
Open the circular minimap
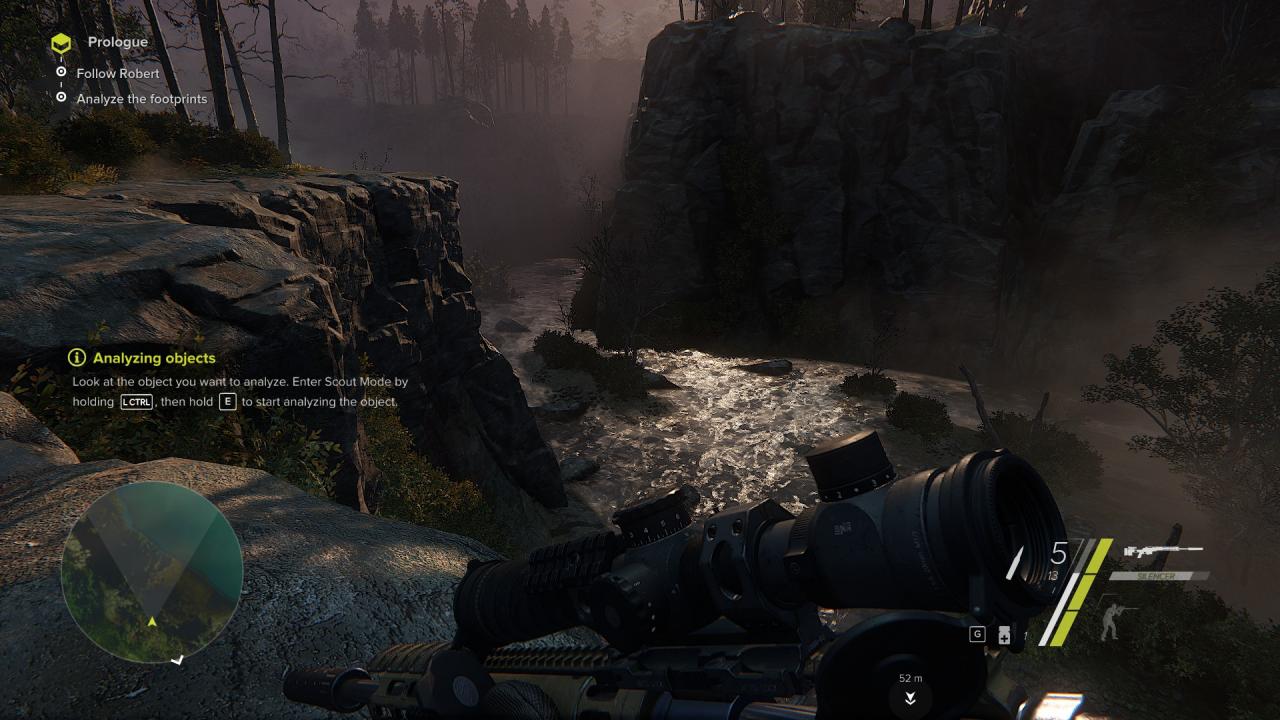152,572
